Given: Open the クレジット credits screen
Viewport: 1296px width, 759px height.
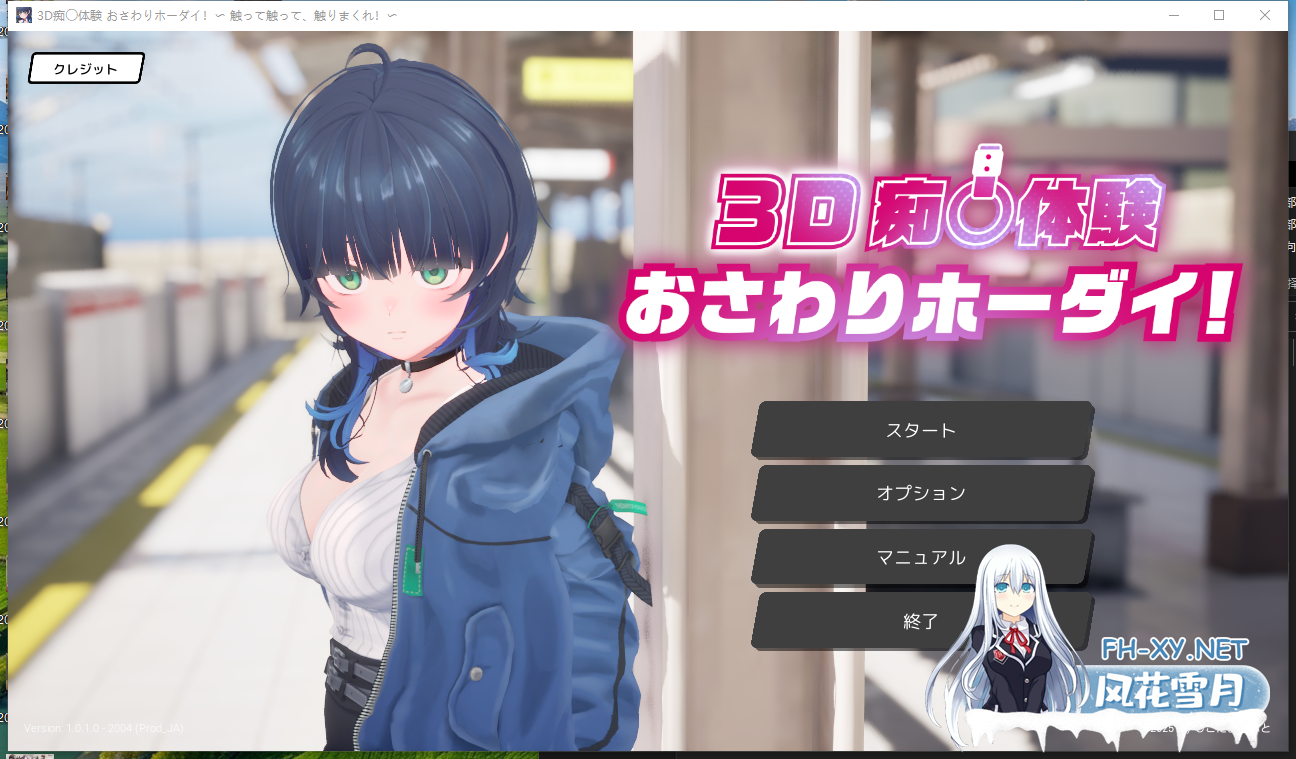Looking at the screenshot, I should tap(86, 69).
